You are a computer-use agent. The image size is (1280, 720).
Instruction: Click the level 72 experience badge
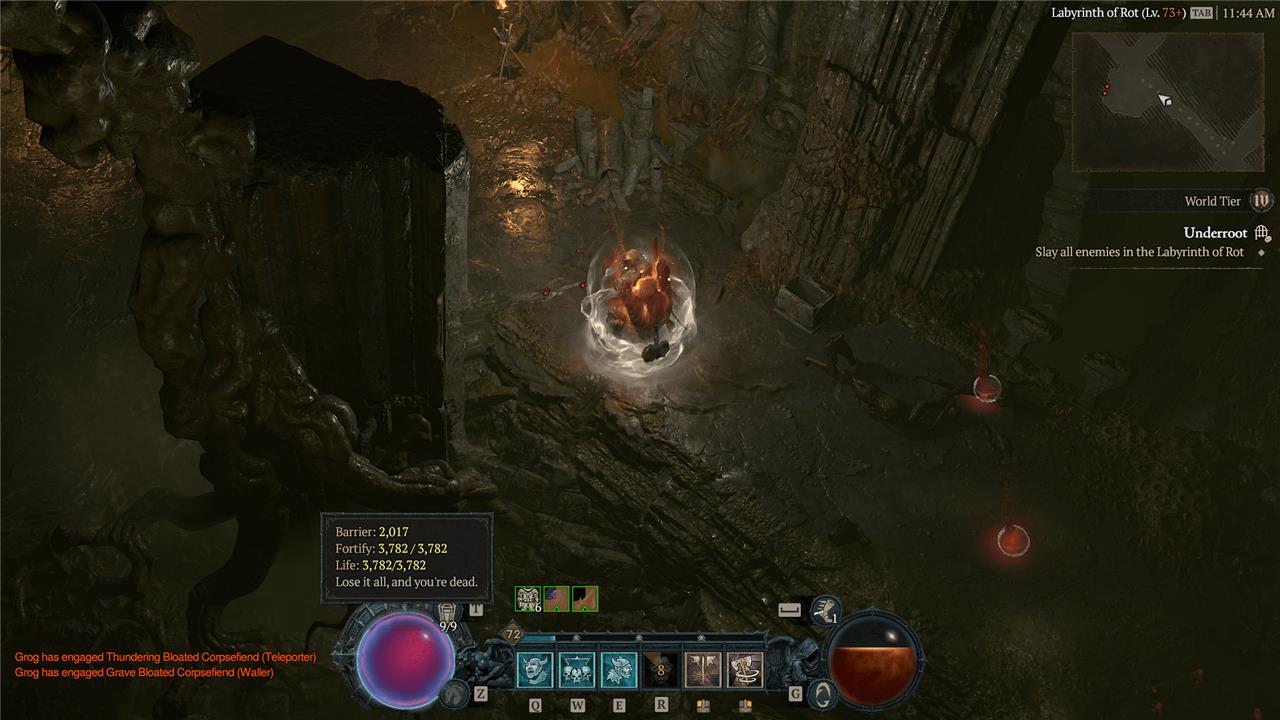(x=513, y=634)
